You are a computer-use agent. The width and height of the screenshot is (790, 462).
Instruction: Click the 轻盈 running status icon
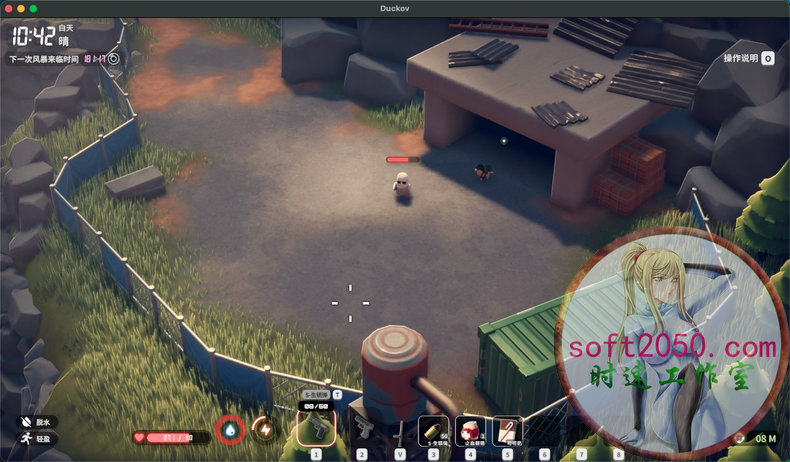coord(23,439)
